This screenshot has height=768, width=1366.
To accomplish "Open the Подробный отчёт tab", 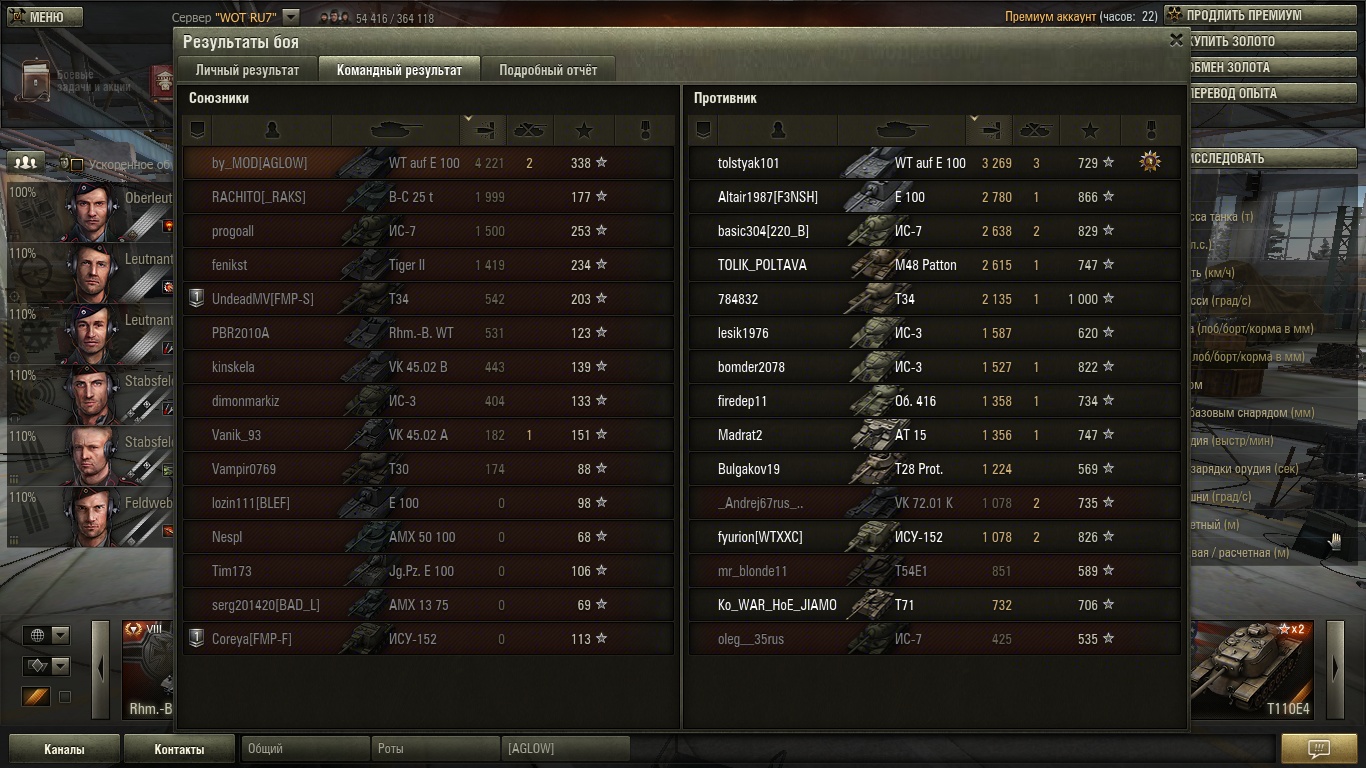I will pyautogui.click(x=548, y=70).
